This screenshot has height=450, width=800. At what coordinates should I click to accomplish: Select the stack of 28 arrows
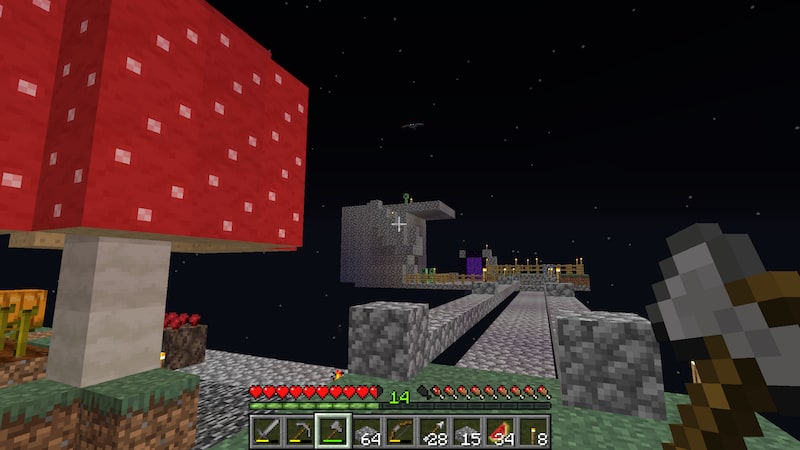434,431
